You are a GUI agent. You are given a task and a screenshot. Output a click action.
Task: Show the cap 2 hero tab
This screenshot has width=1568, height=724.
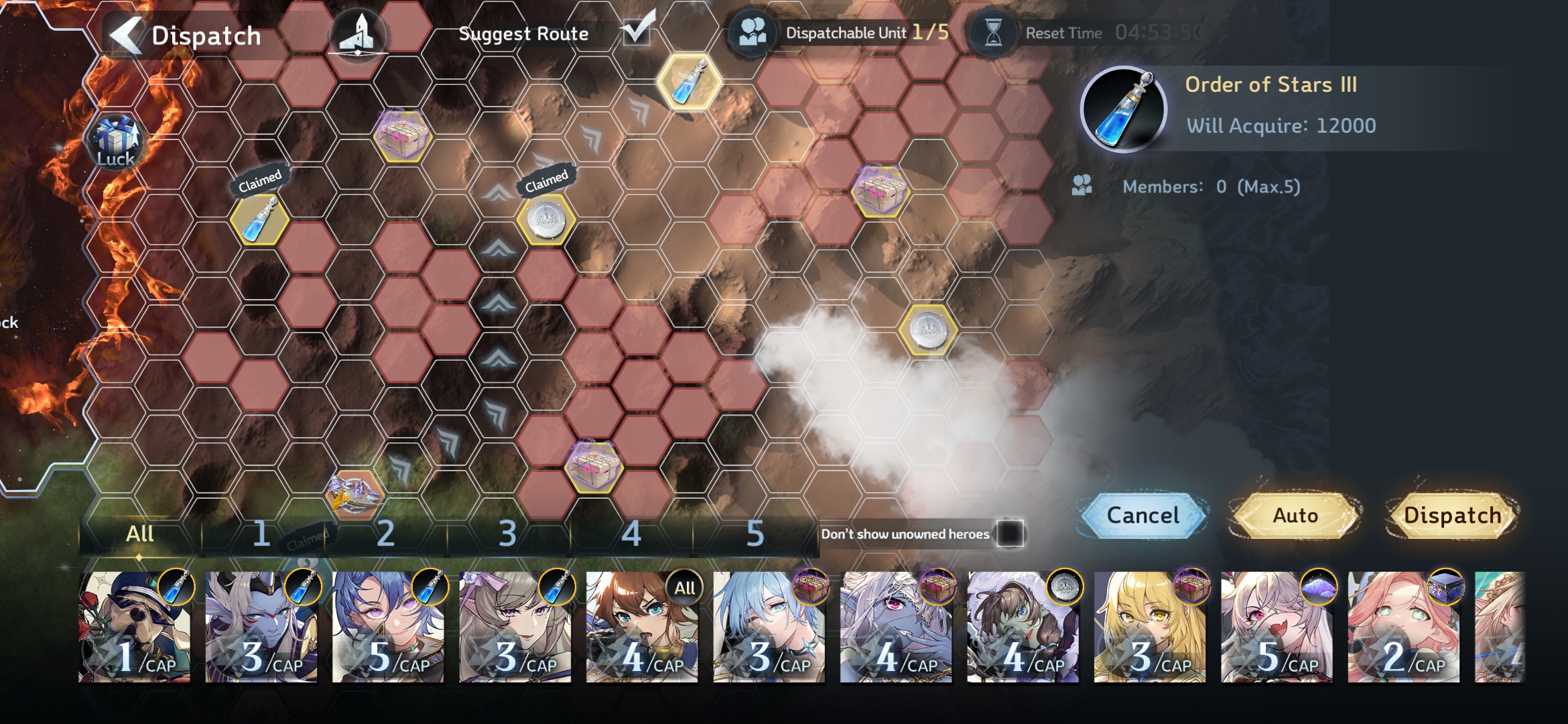[385, 534]
